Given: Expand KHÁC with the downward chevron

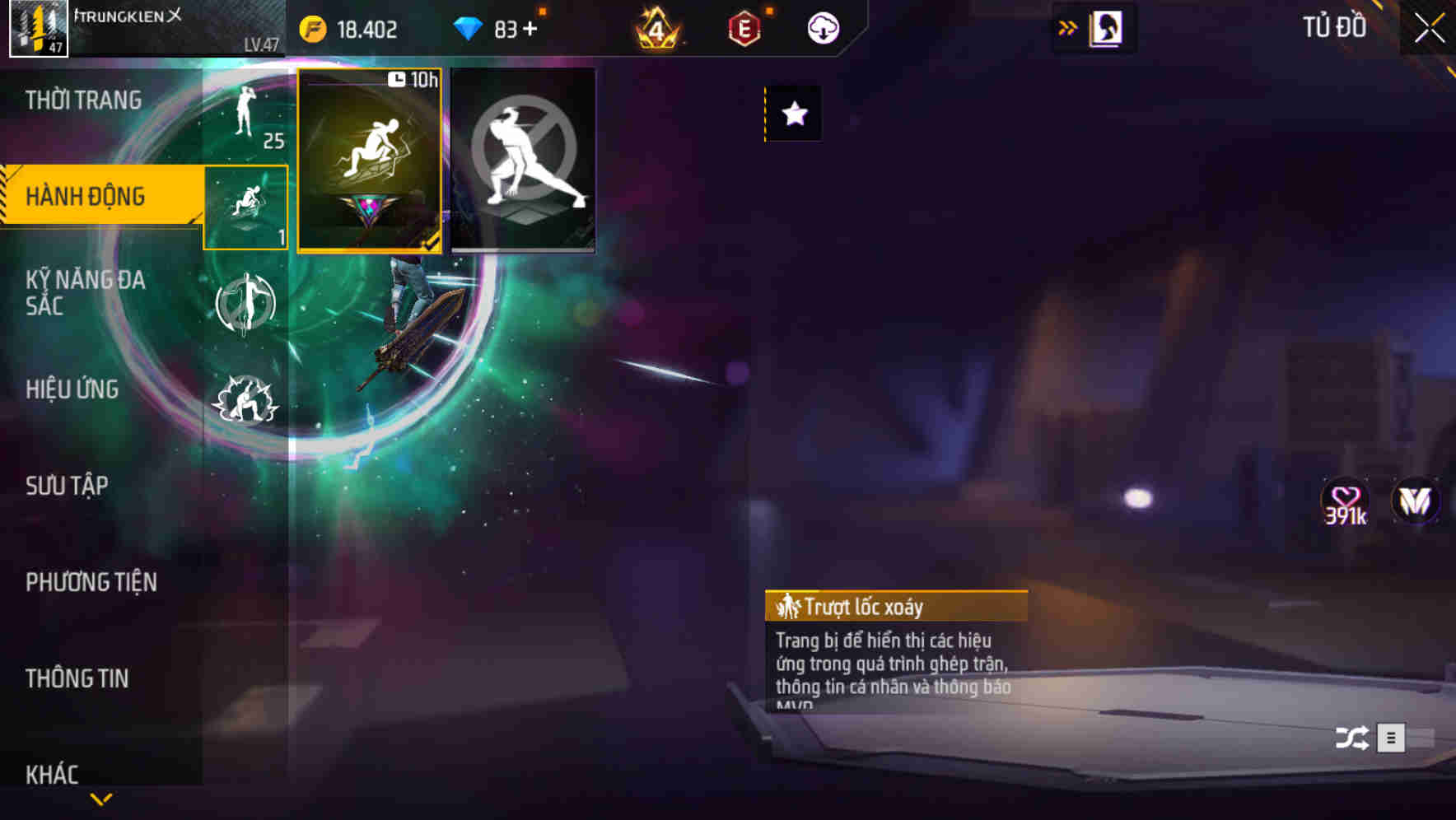Looking at the screenshot, I should 100,797.
